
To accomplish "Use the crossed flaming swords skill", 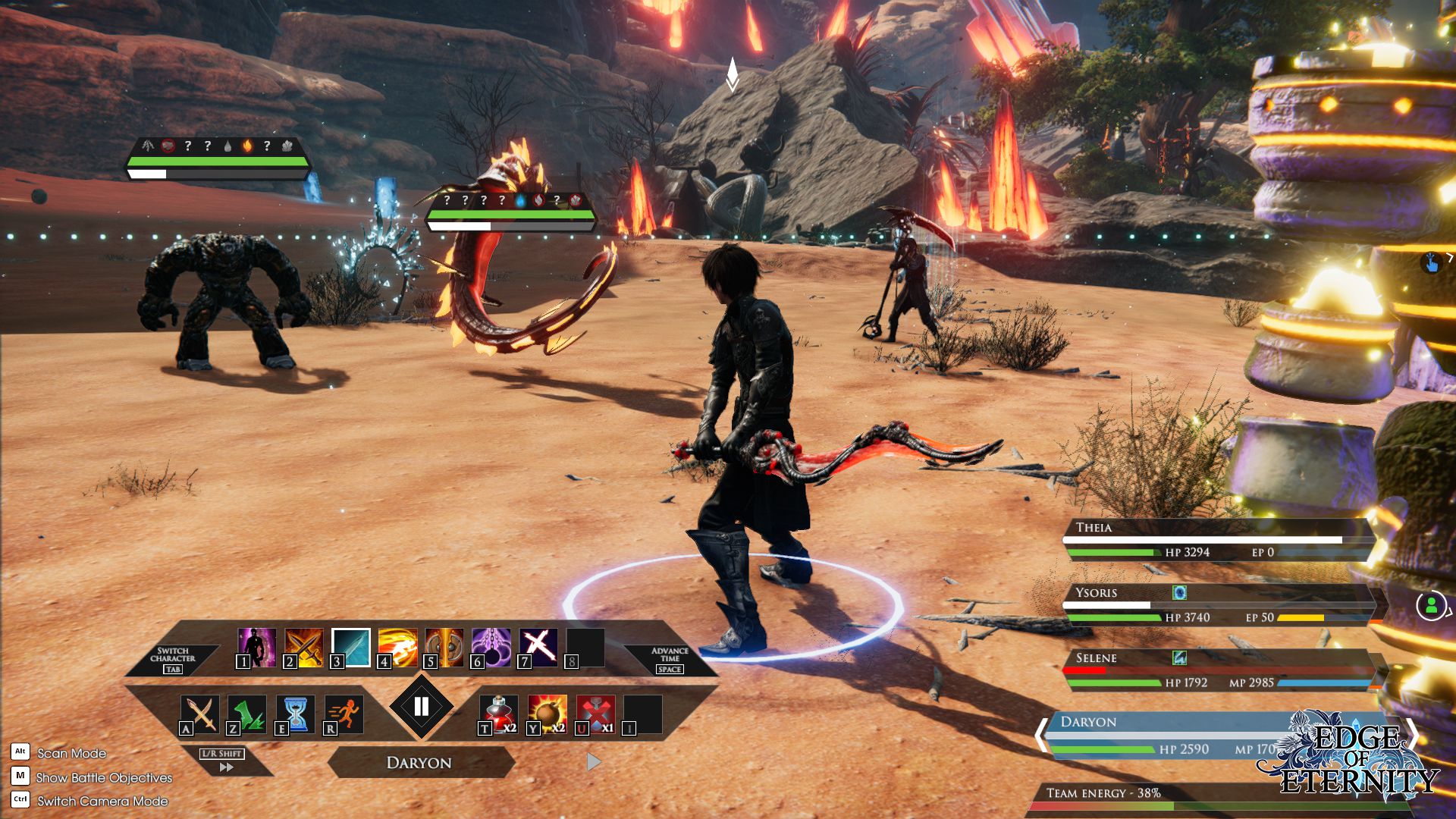I will 304,647.
